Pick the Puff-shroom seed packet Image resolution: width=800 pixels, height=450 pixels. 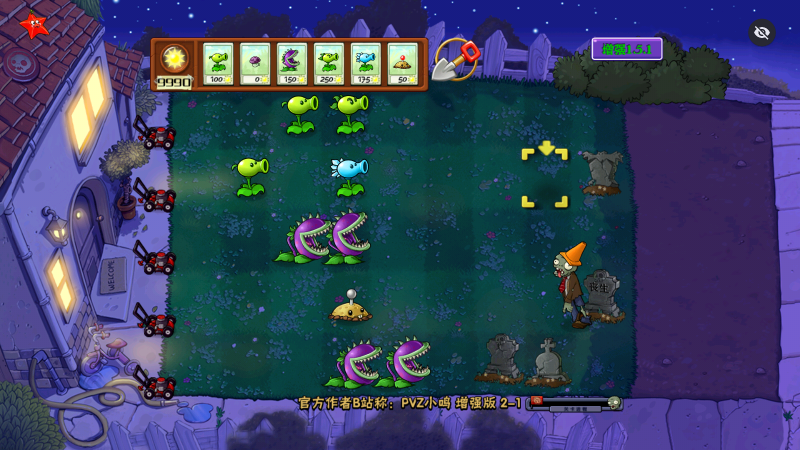(255, 64)
